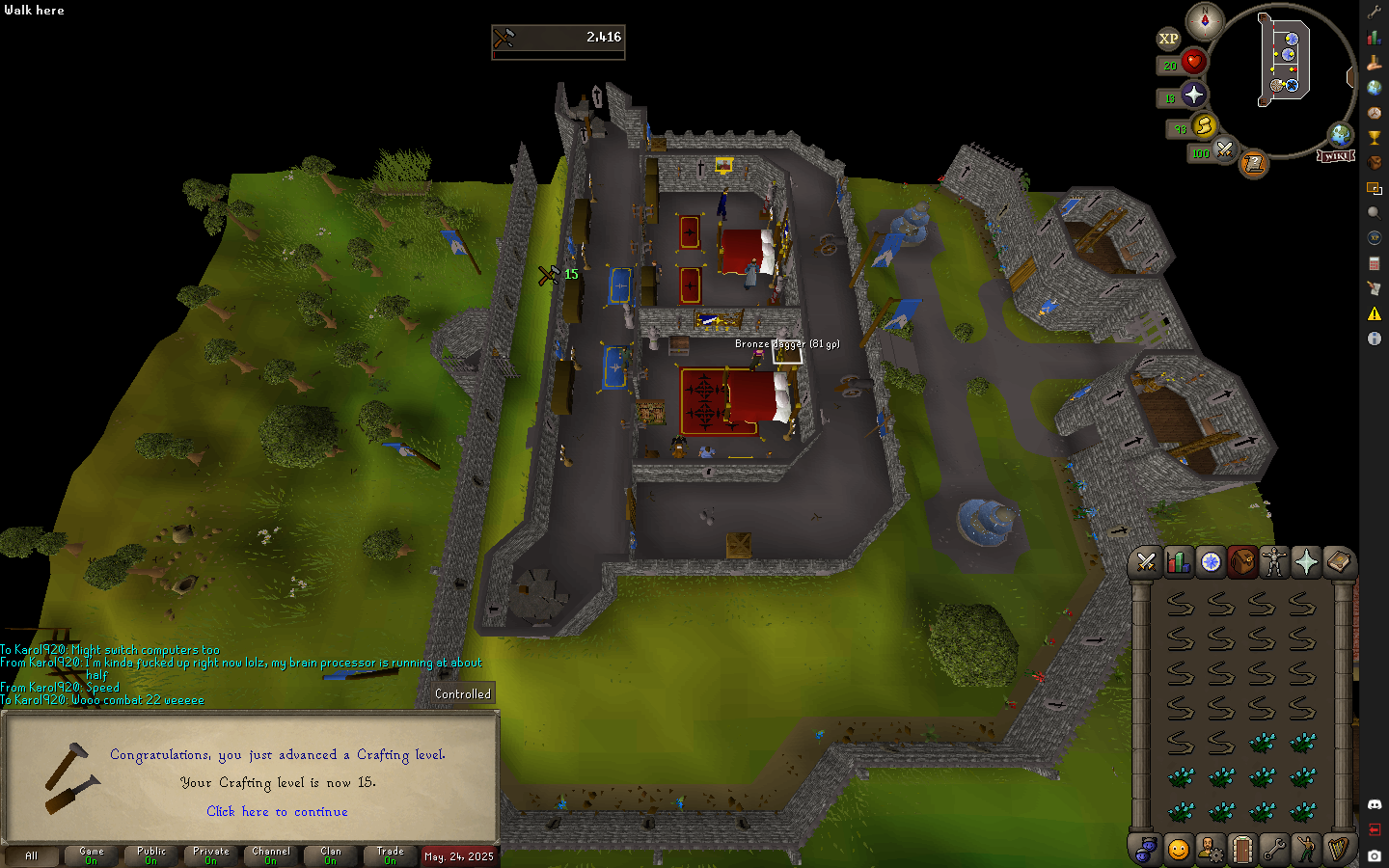Select the Trade chat filter tab
Screen dimensions: 1389x868
pos(391,855)
